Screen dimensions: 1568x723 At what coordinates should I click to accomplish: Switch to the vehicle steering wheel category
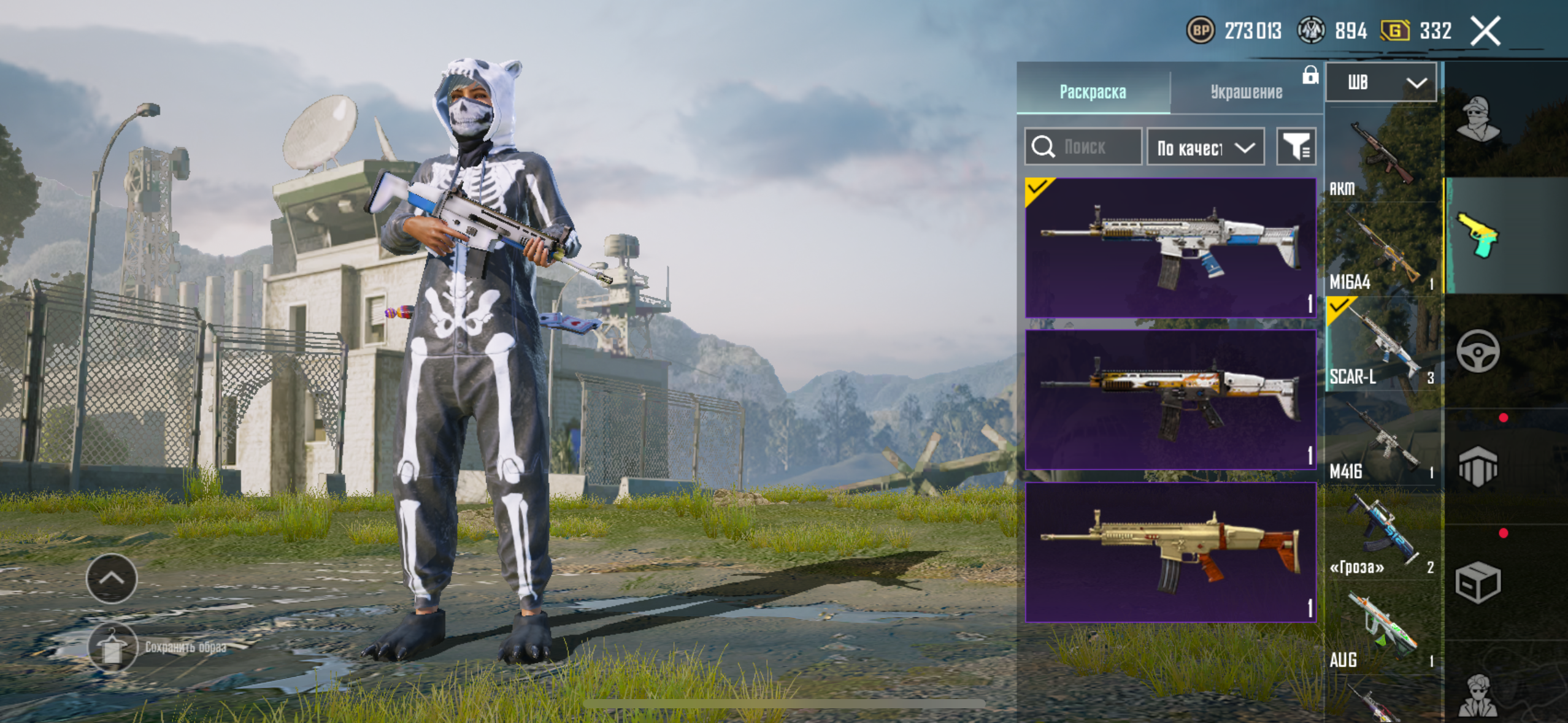coord(1478,351)
